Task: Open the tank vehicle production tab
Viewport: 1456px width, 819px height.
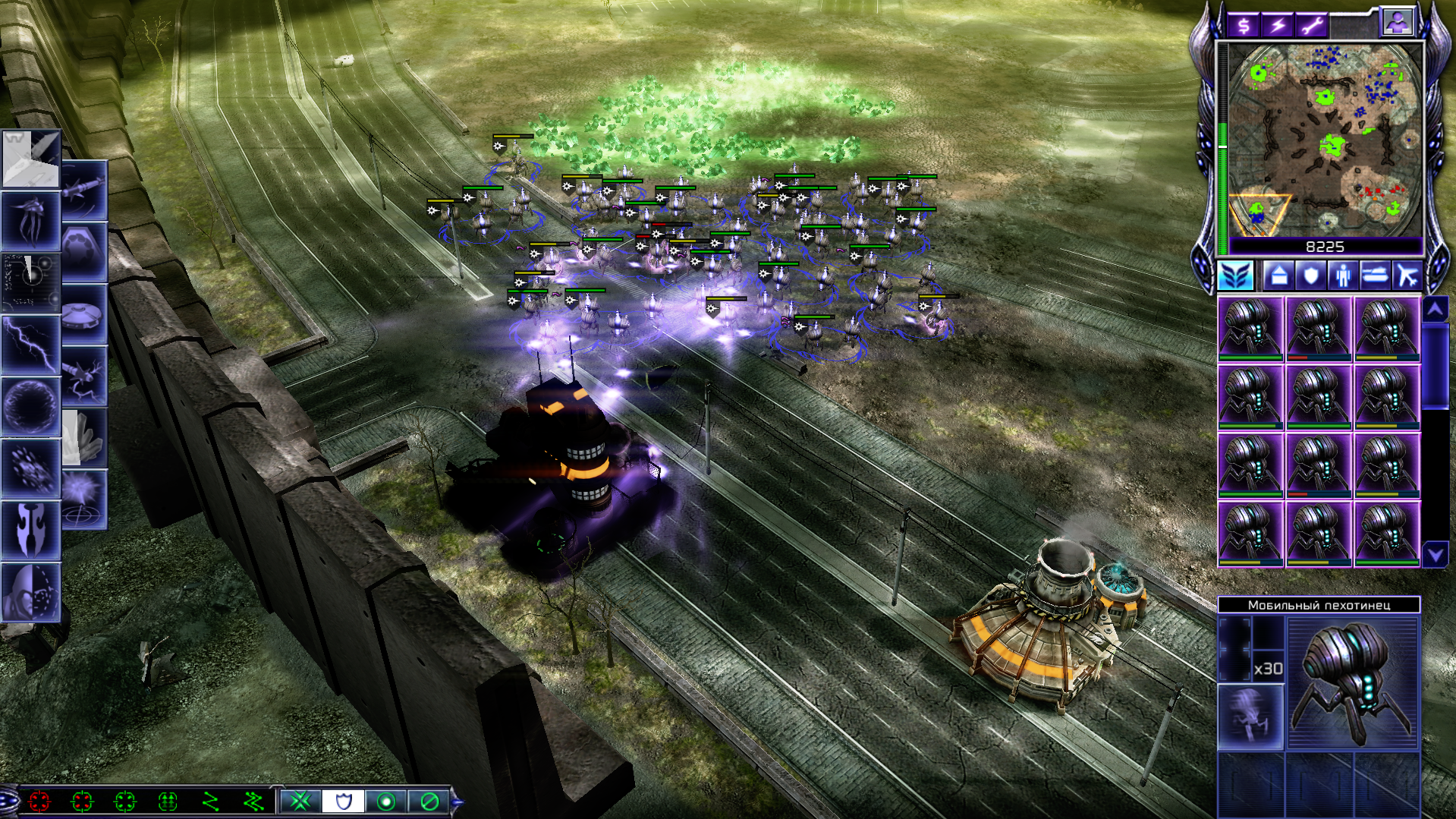Action: (1375, 275)
